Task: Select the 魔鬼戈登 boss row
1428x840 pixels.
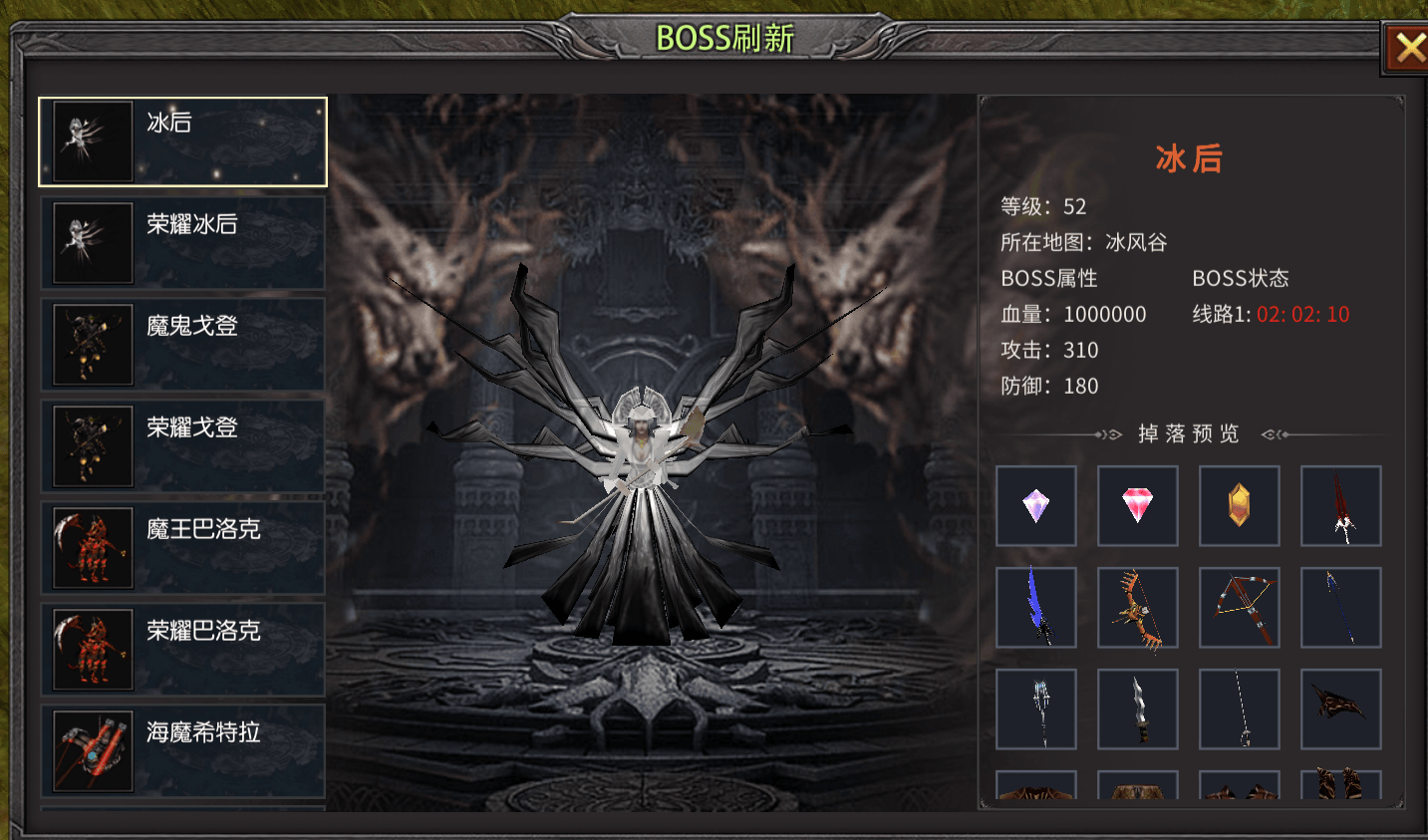Action: (183, 345)
